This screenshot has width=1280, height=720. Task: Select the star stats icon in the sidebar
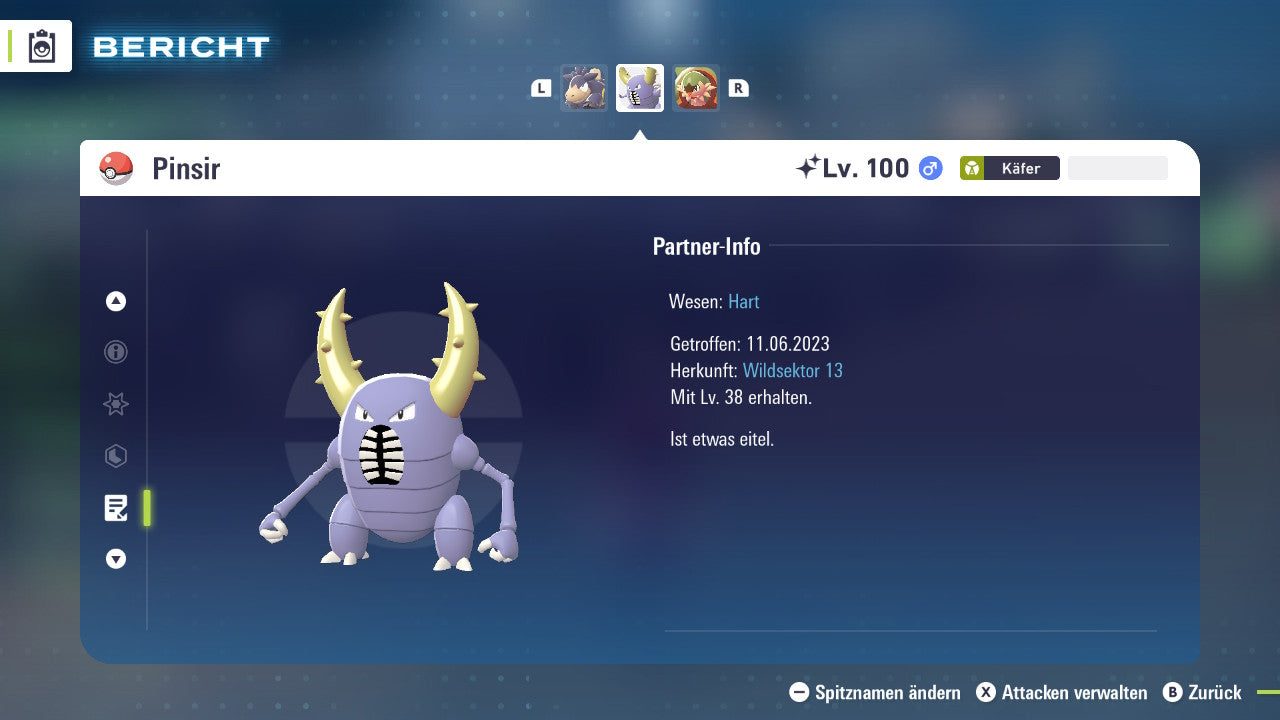(x=115, y=404)
